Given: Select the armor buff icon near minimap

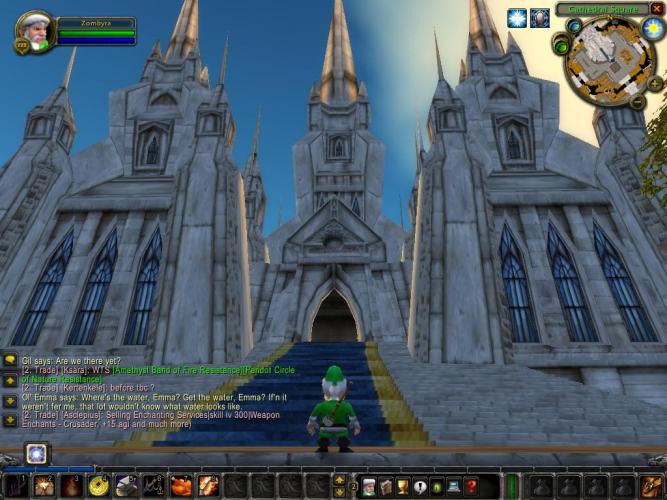Looking at the screenshot, I should coord(539,18).
